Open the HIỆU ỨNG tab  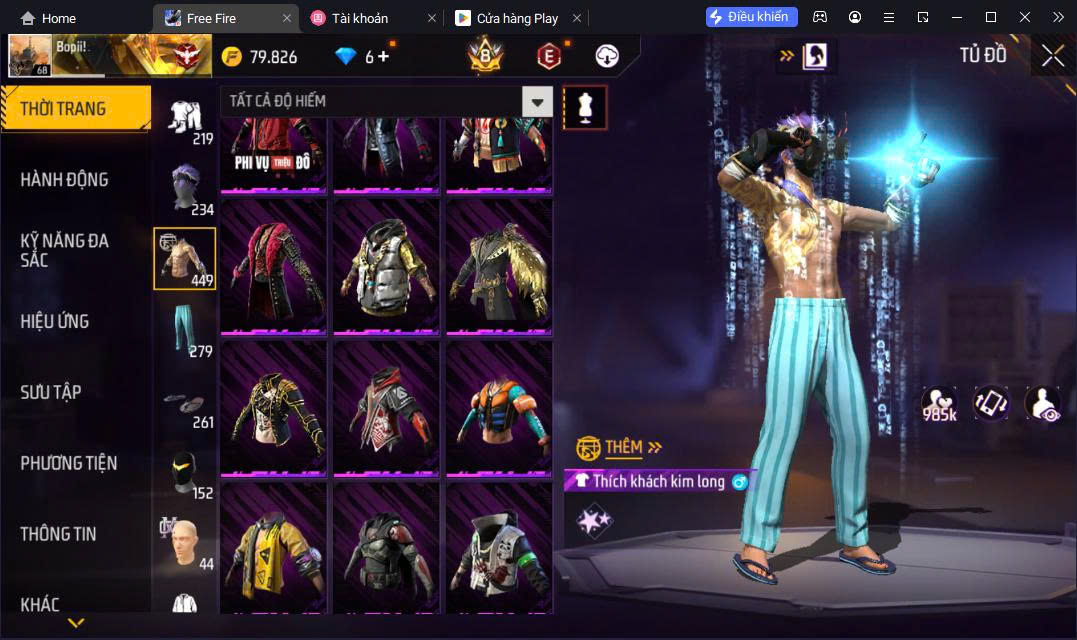pos(55,321)
